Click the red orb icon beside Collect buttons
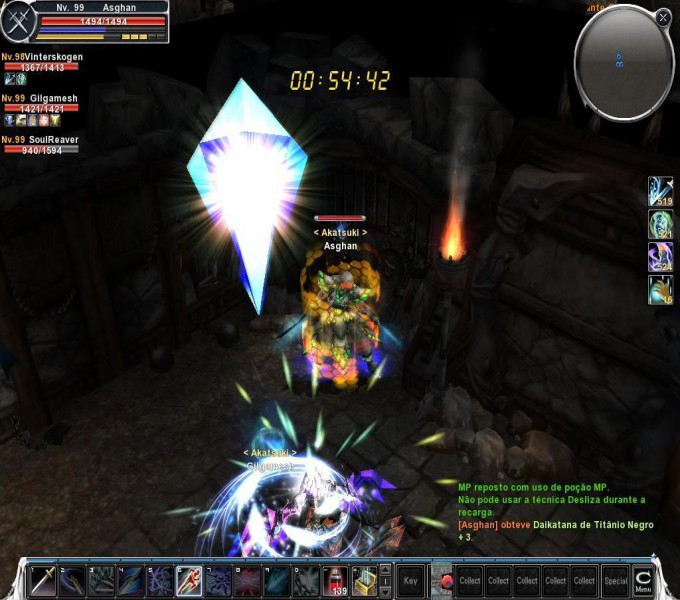680x600 pixels. click(442, 580)
